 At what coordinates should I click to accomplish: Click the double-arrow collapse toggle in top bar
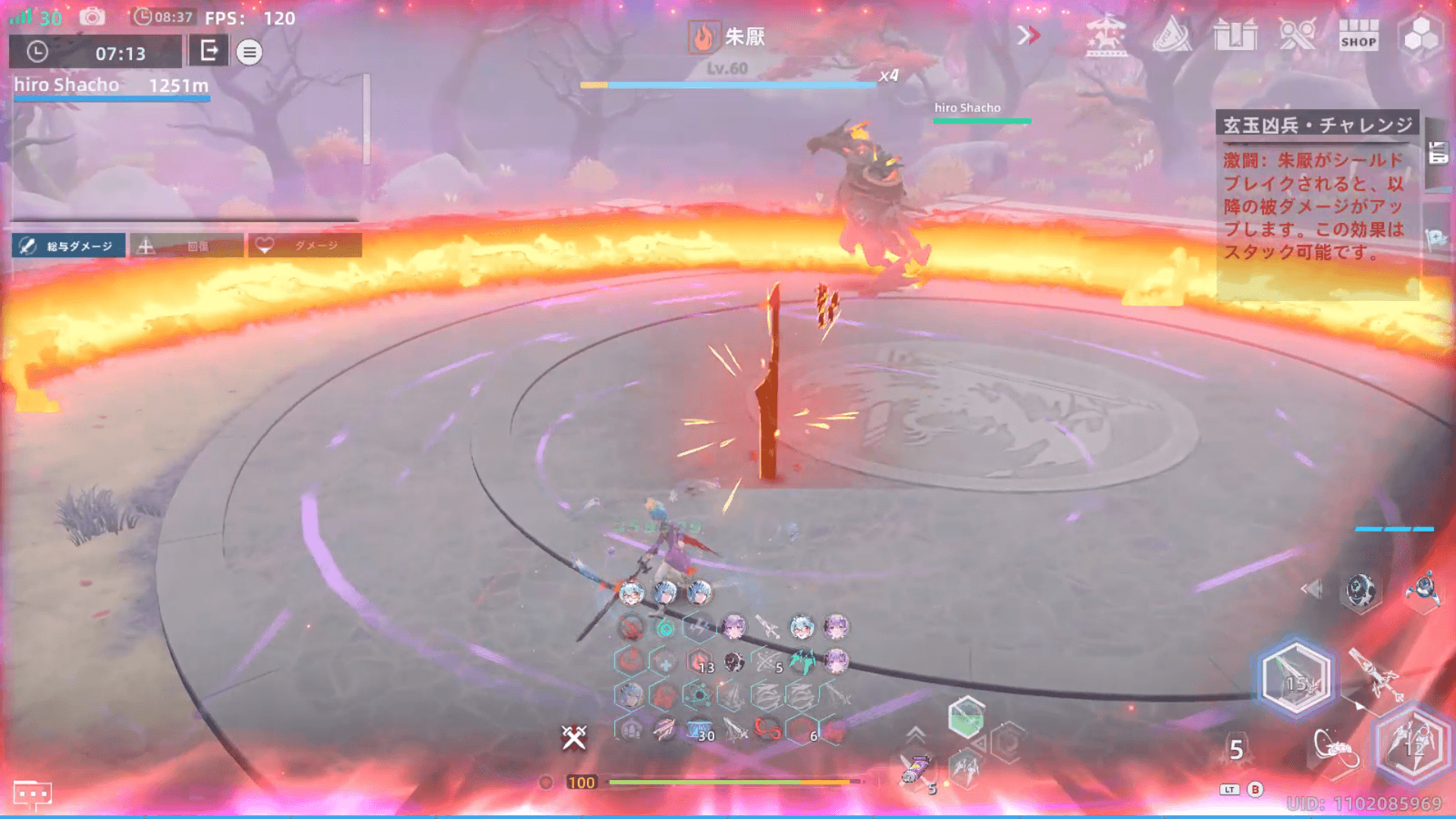[1028, 35]
